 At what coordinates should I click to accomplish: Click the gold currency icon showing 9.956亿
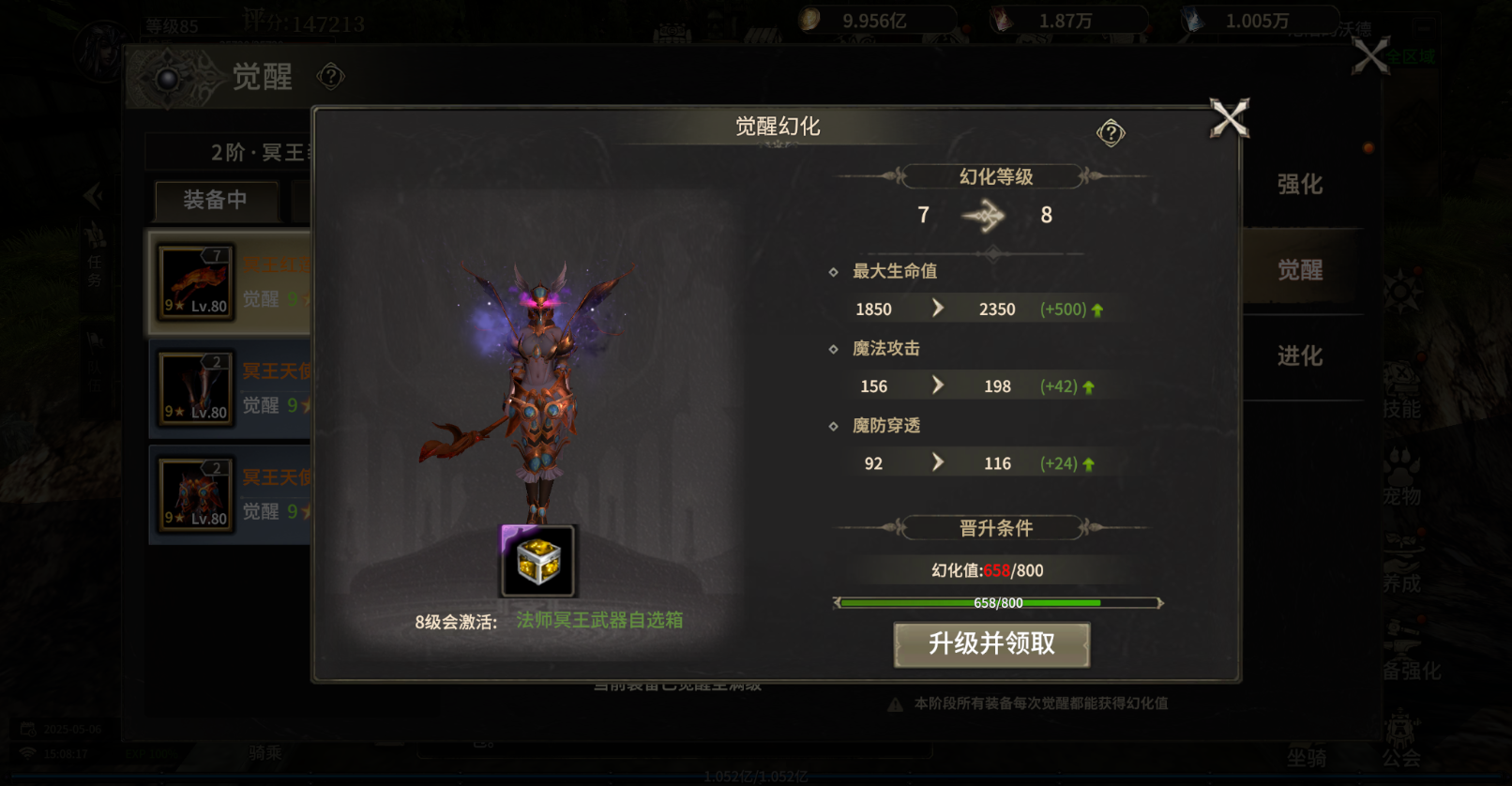point(809,17)
